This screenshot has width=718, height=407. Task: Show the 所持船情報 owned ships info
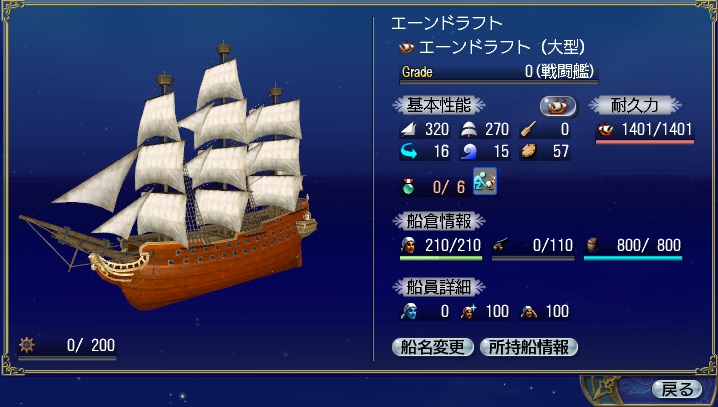pyautogui.click(x=529, y=347)
